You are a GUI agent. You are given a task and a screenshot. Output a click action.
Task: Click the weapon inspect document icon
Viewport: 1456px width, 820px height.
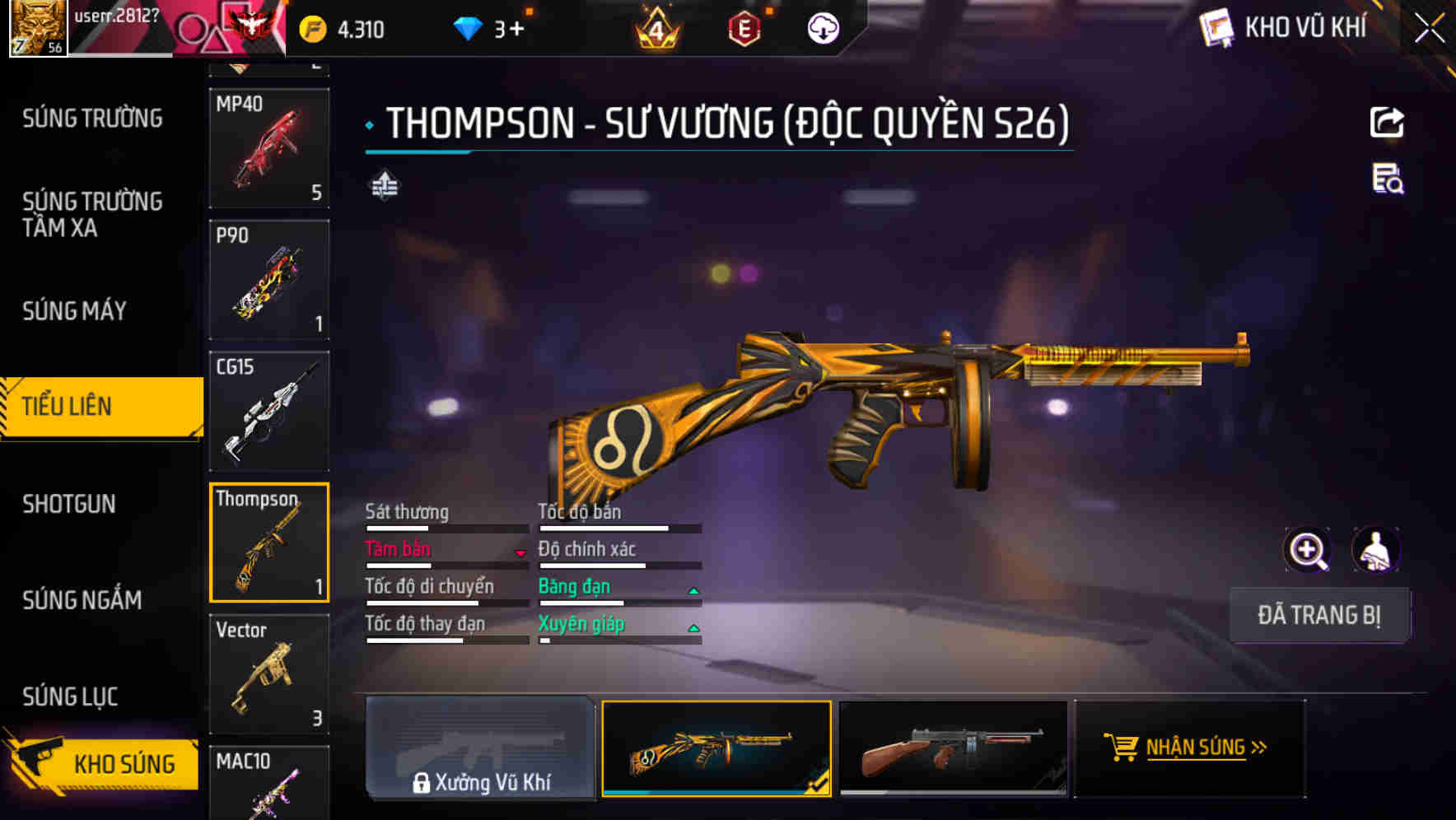click(x=1386, y=185)
